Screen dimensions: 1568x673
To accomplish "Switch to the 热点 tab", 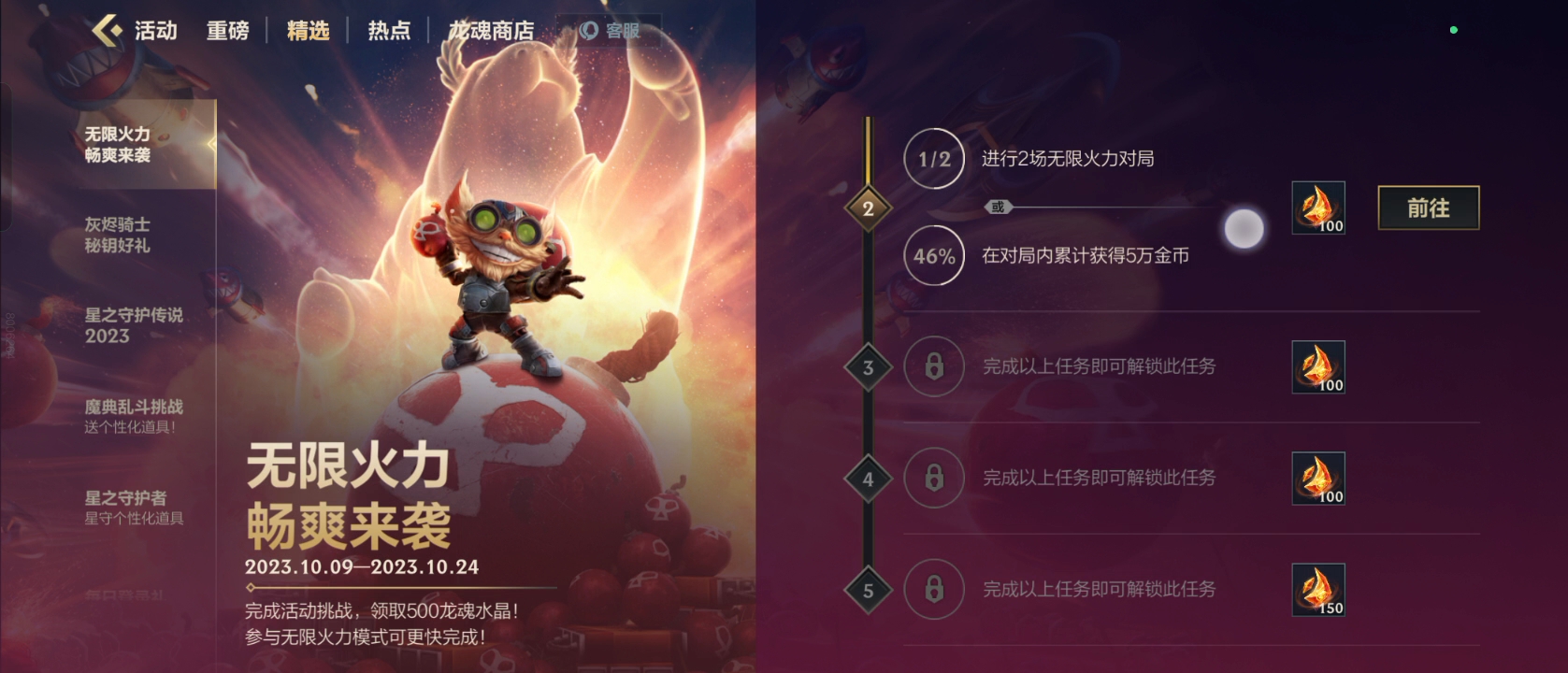I will coord(388,30).
